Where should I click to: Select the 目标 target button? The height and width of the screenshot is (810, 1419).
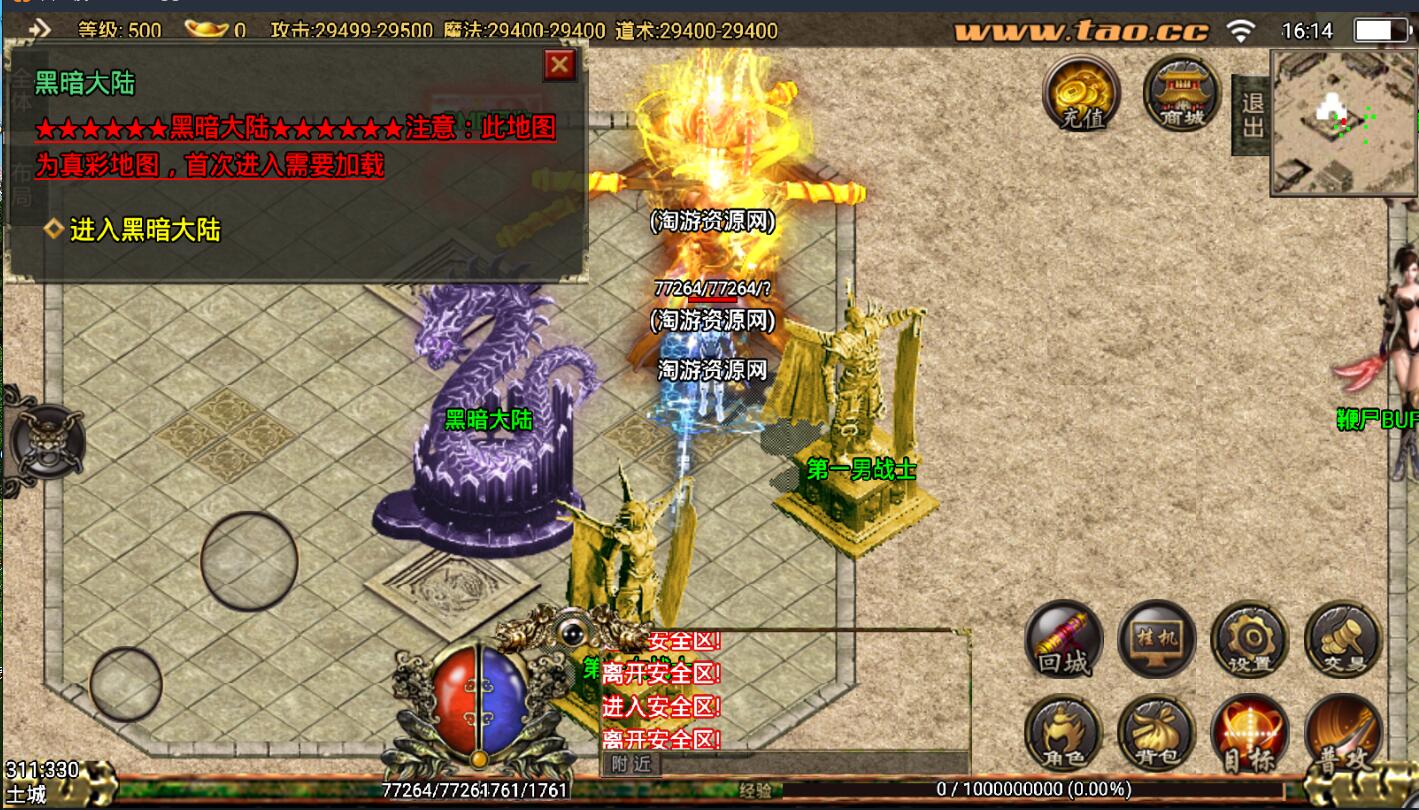coord(1249,733)
